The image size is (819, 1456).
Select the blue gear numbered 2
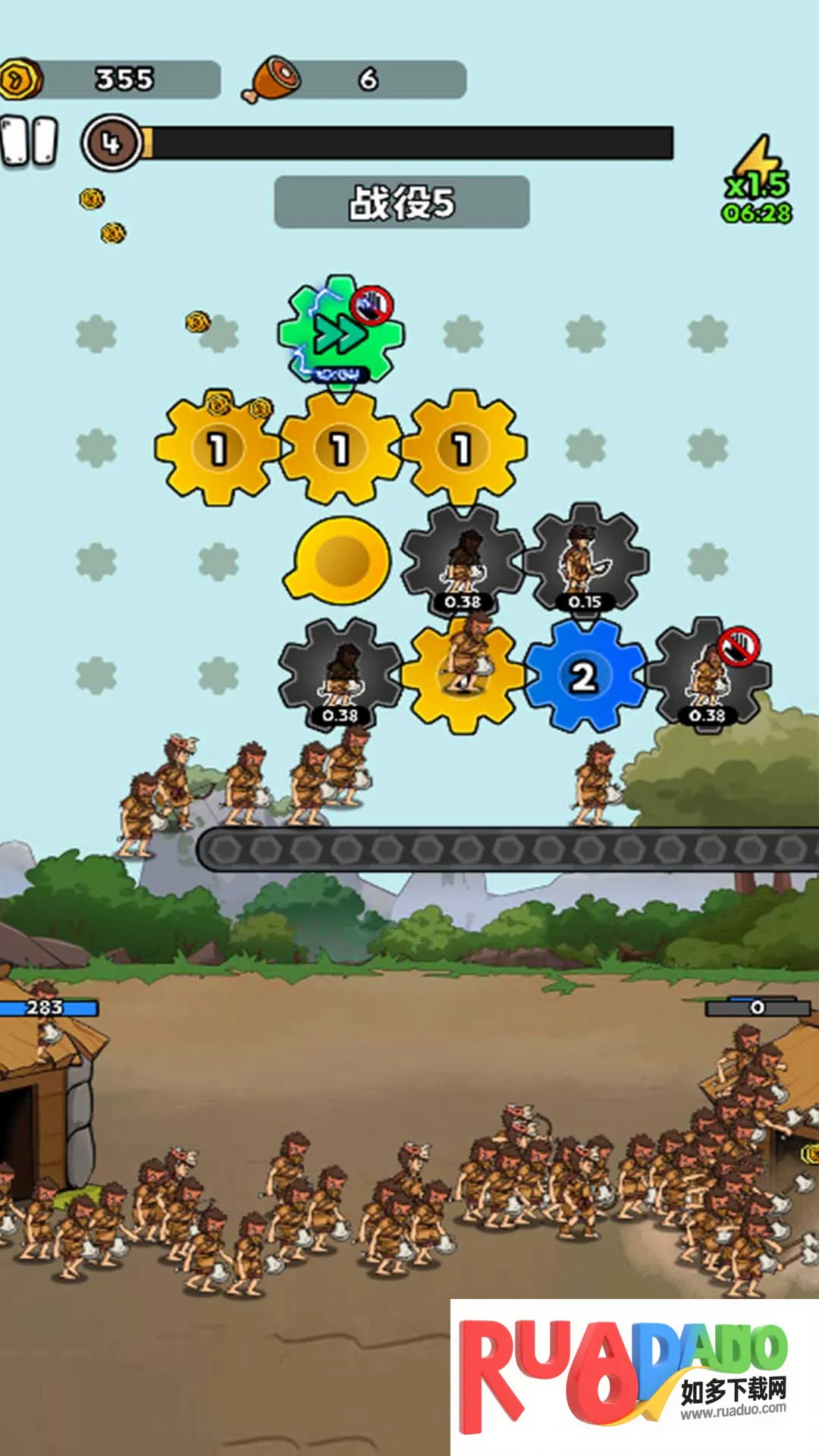[583, 675]
